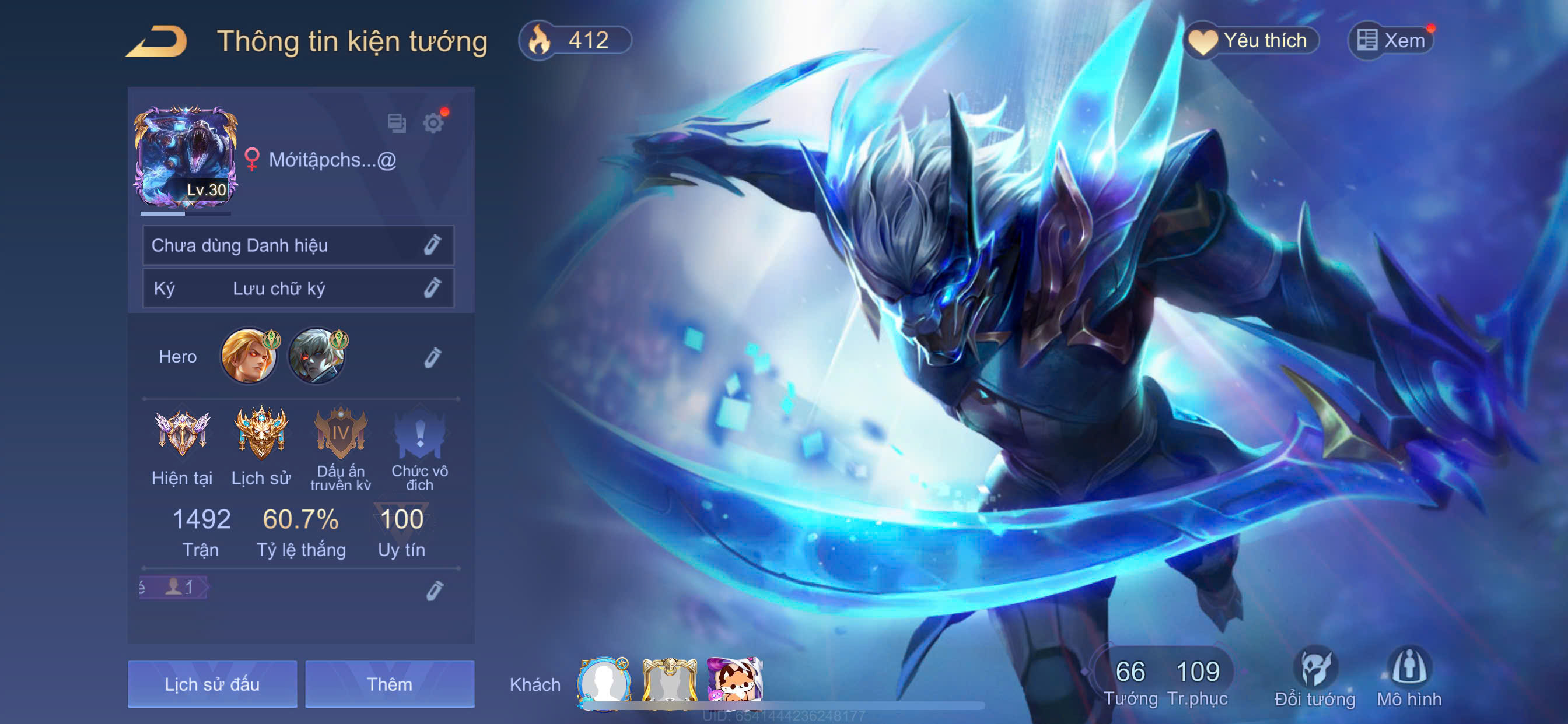View the Lịch sử rank history badge
This screenshot has height=724, width=1568.
point(261,434)
